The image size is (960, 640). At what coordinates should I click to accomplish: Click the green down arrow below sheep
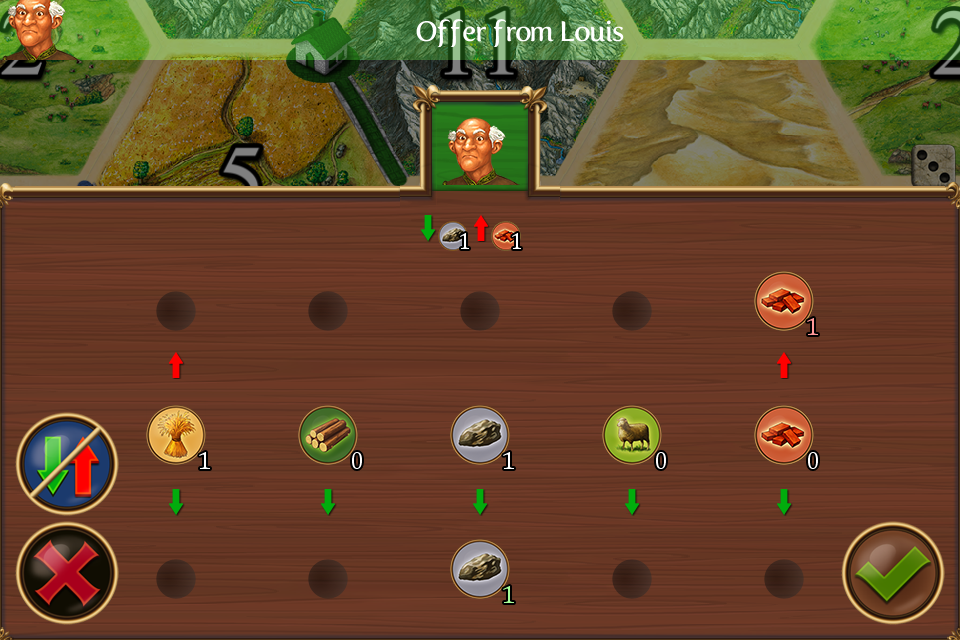tap(632, 502)
